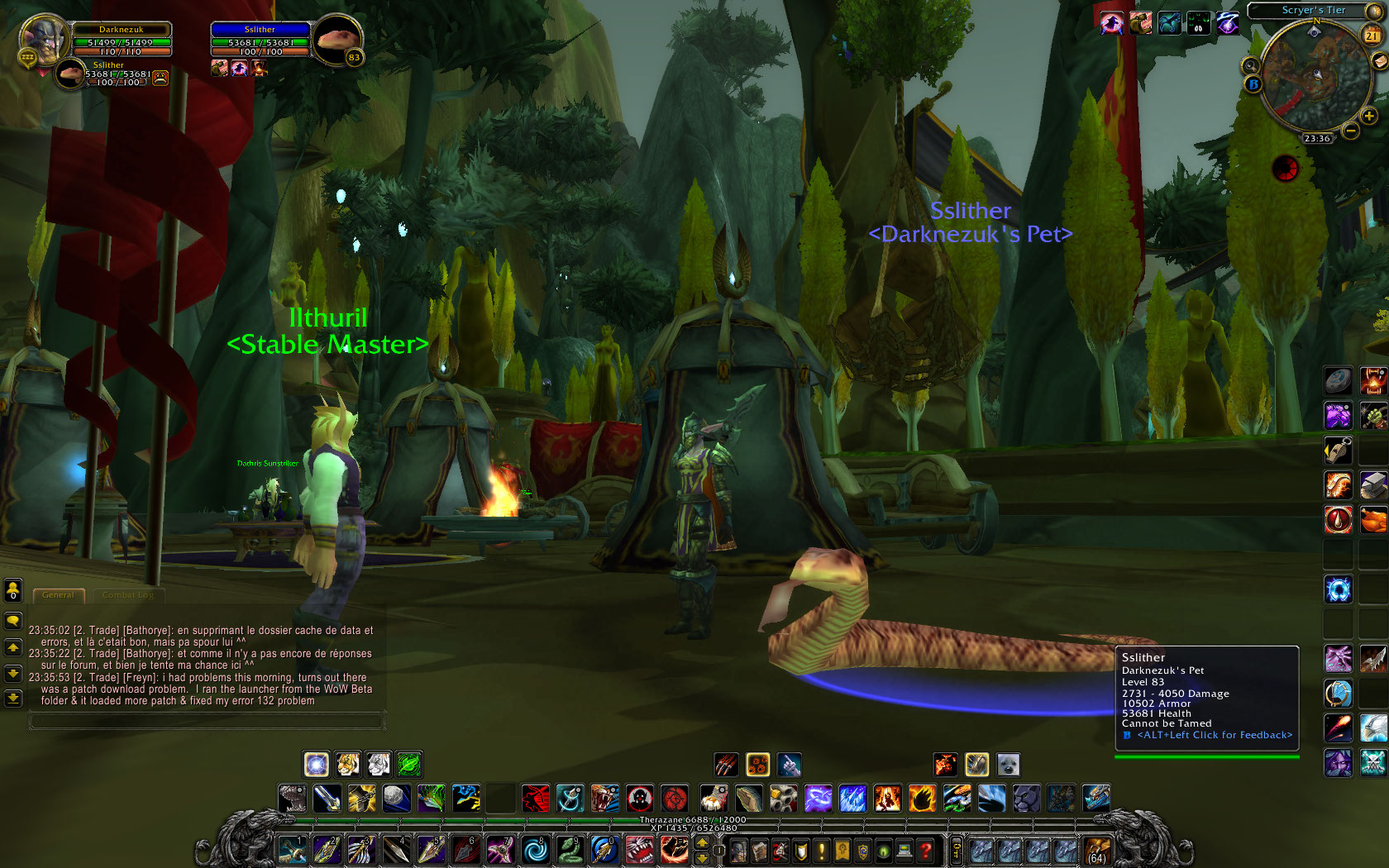Click the Therazane reputation bar
Image resolution: width=1389 pixels, height=868 pixels.
tap(693, 820)
